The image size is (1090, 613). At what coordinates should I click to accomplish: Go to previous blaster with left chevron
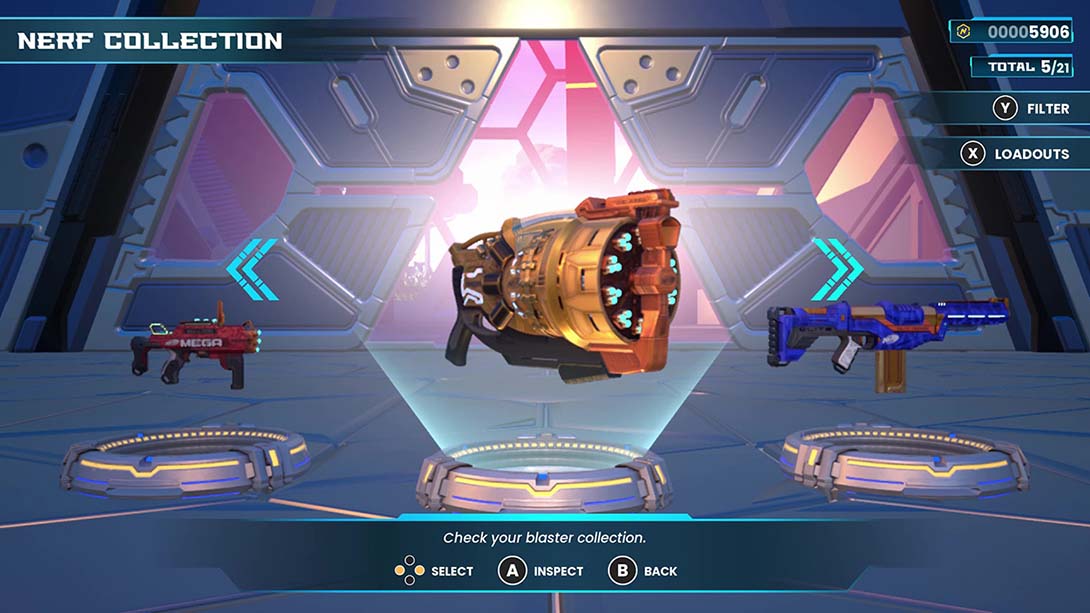(251, 269)
